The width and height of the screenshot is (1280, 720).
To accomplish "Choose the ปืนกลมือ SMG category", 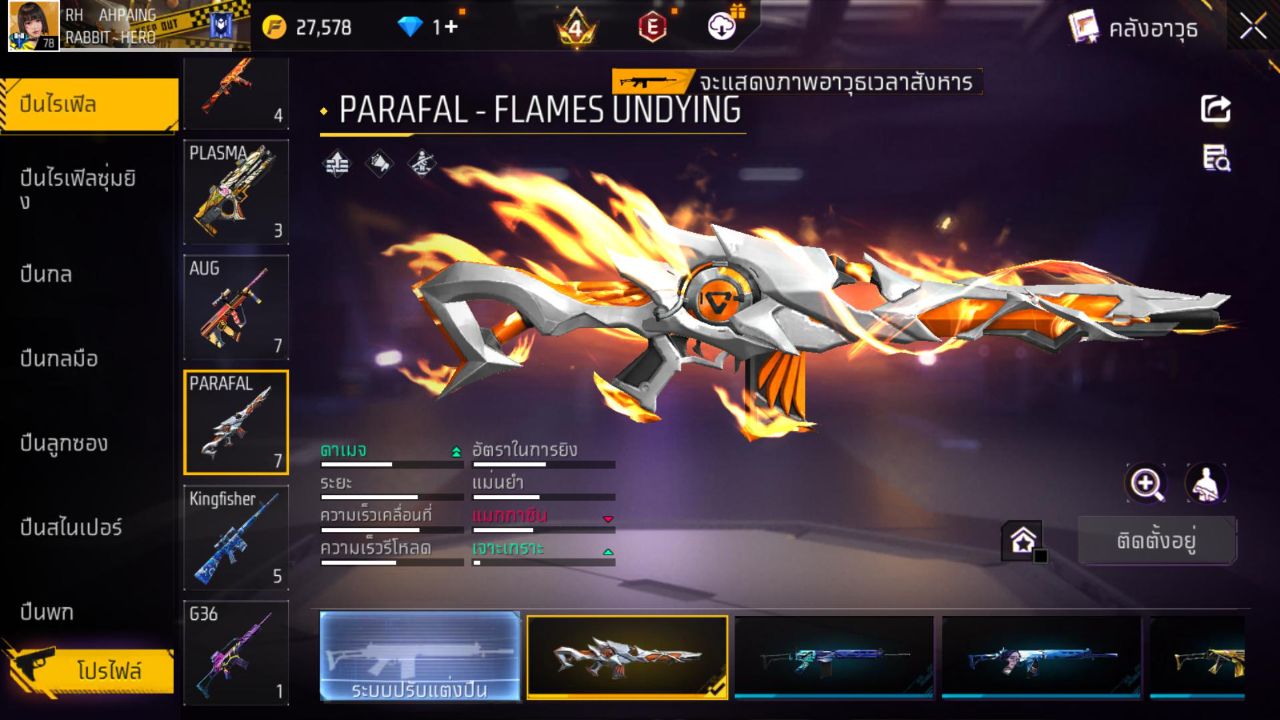I will click(x=60, y=358).
